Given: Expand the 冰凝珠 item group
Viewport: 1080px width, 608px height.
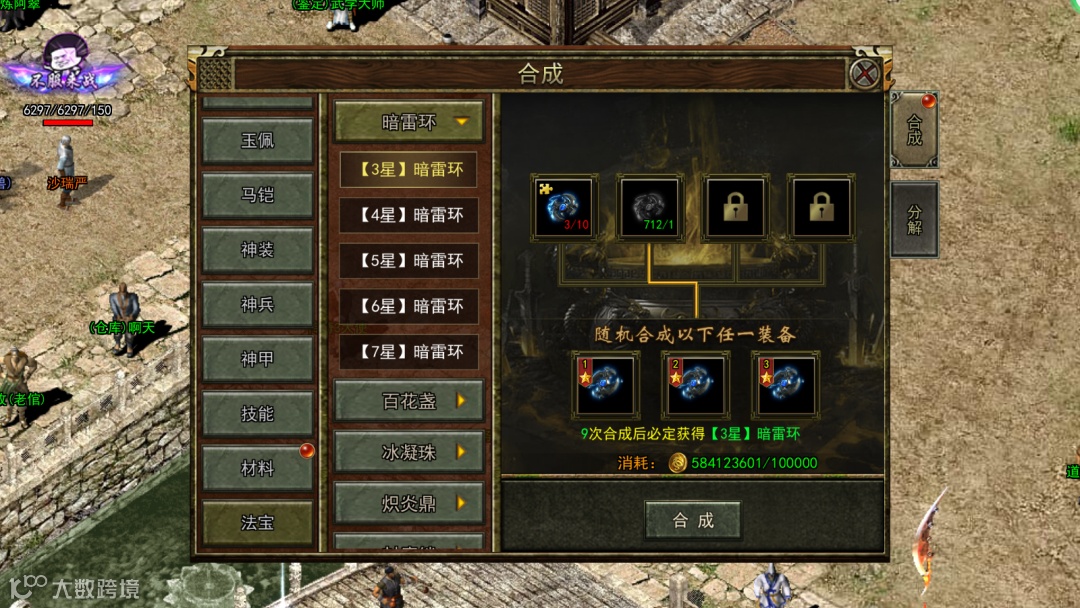Looking at the screenshot, I should point(409,452).
